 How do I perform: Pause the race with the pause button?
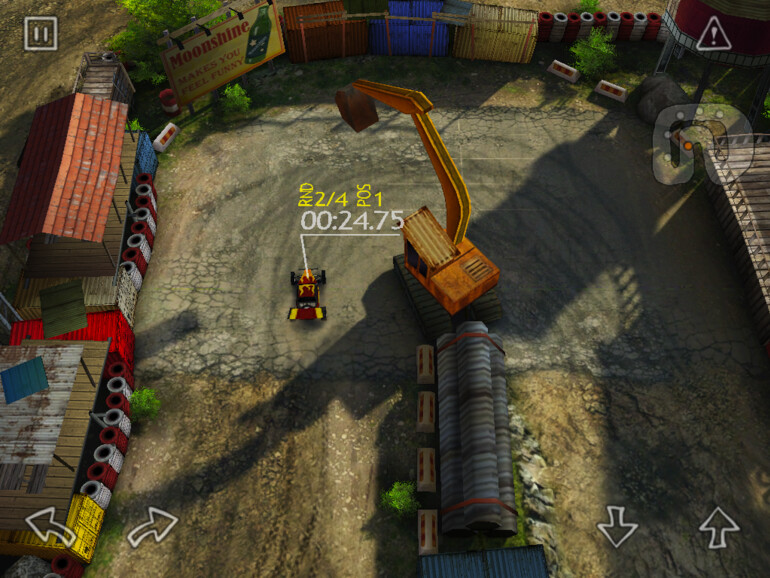pos(41,34)
